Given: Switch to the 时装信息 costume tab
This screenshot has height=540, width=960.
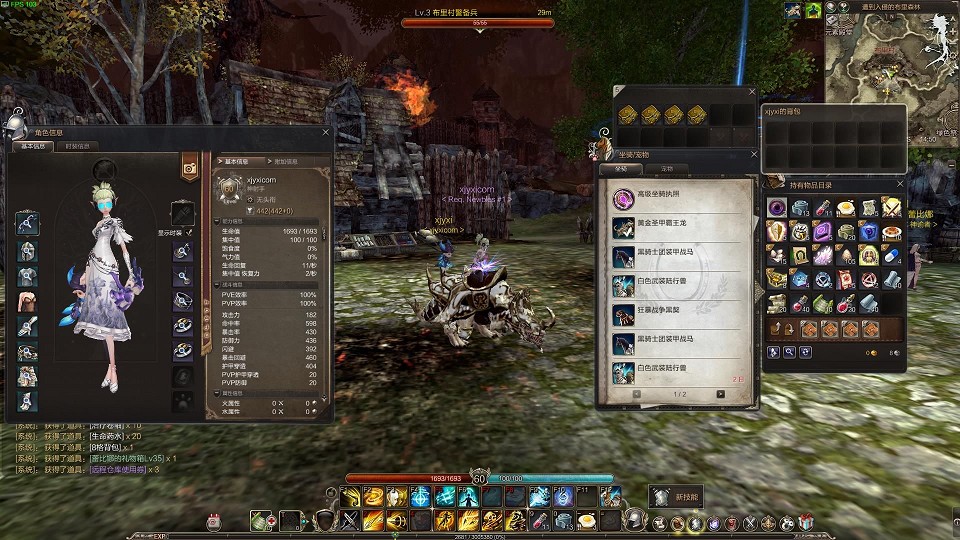Looking at the screenshot, I should coord(76,146).
